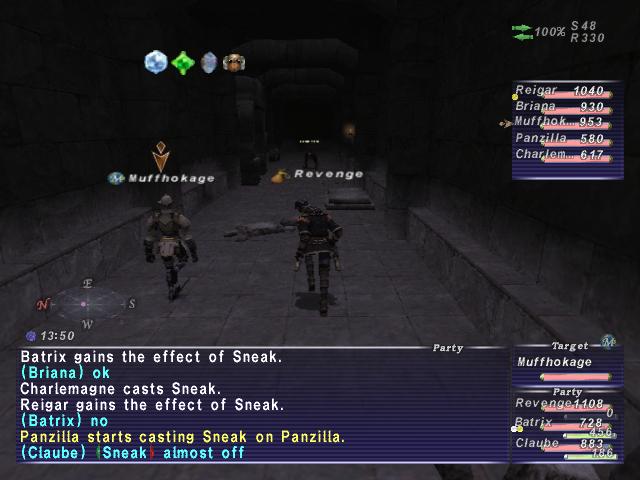Click the brown round-face status icon
This screenshot has width=640, height=480.
pos(234,62)
